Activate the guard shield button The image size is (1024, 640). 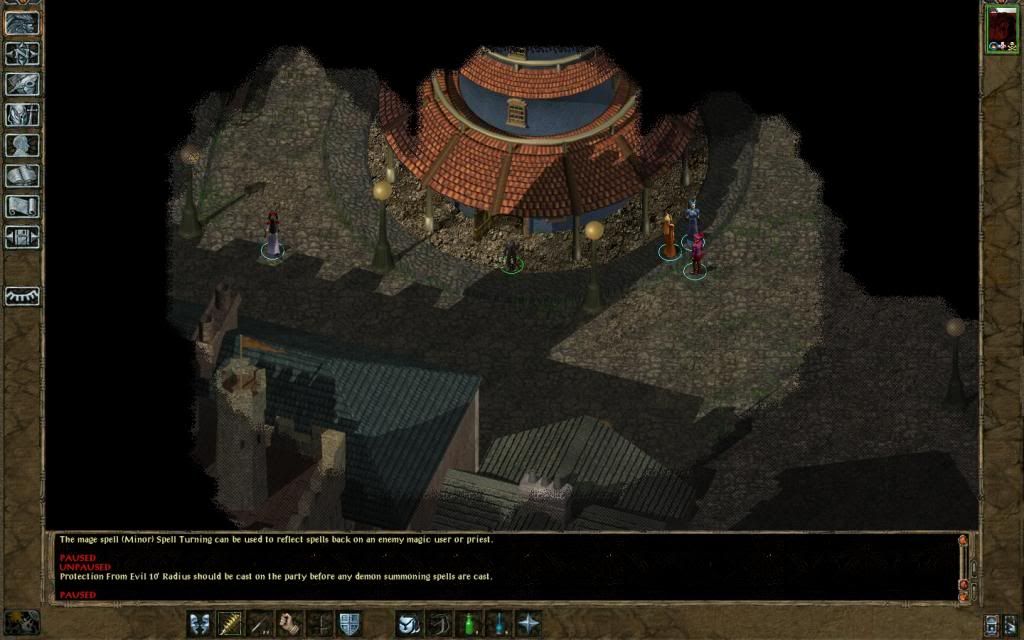[x=349, y=623]
